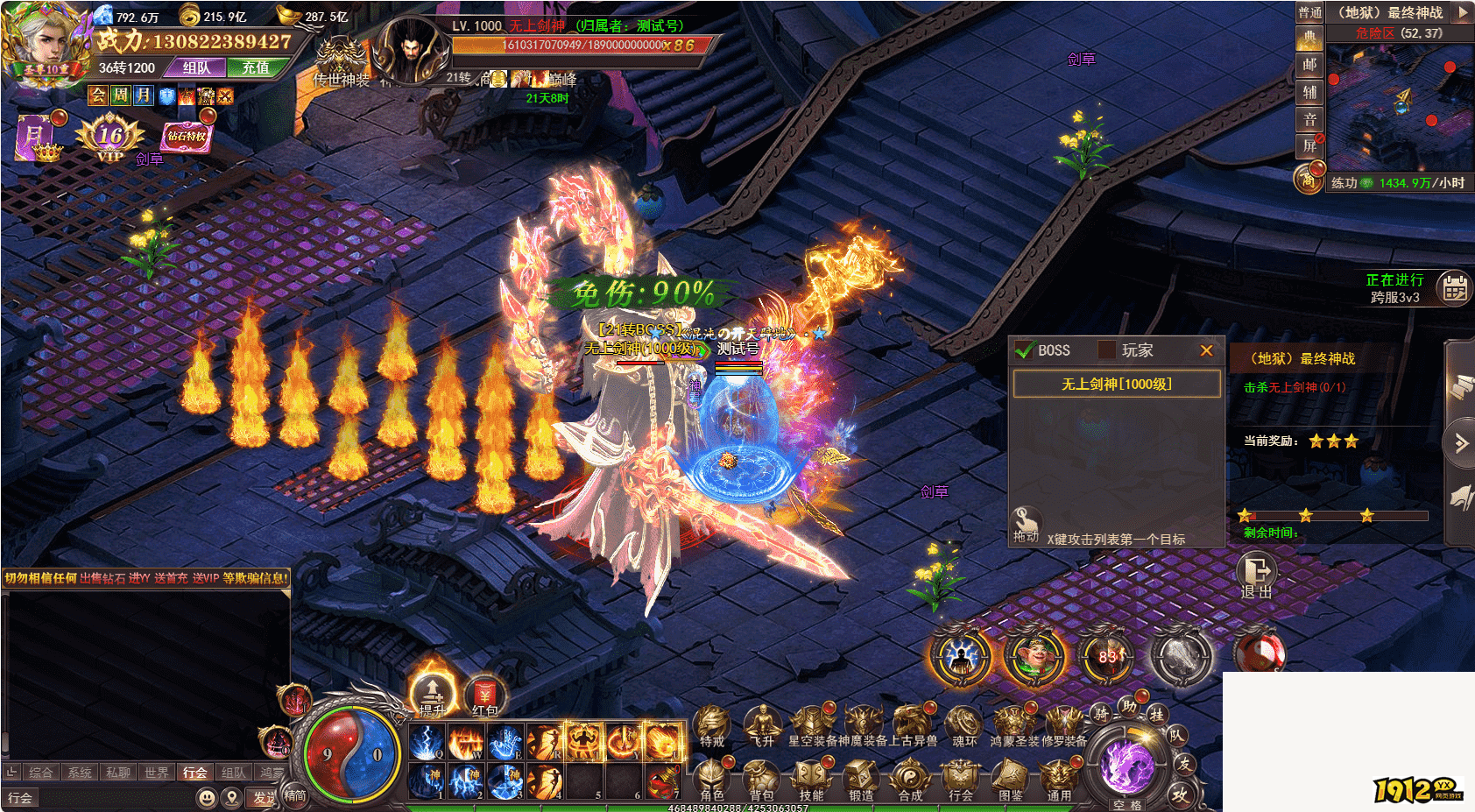Image resolution: width=1475 pixels, height=812 pixels.
Task: Close the BOSS target list panel
Action: click(x=1206, y=350)
